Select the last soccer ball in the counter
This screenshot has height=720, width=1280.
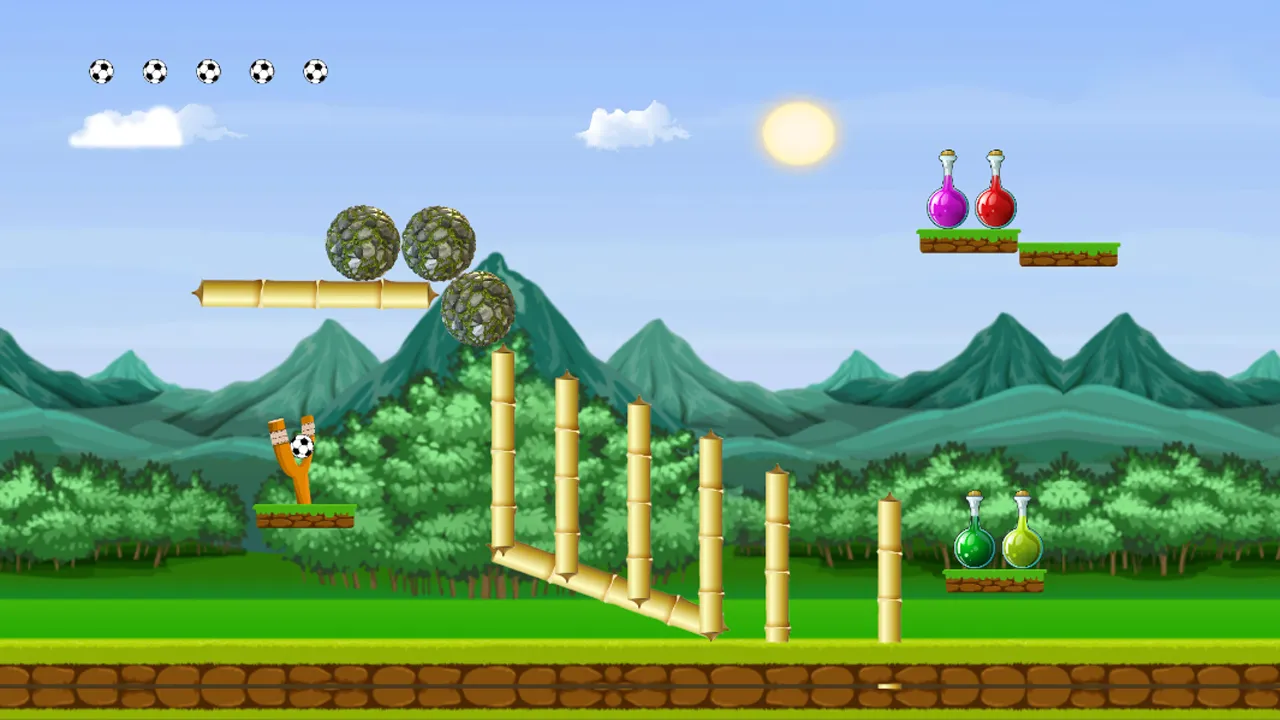315,70
